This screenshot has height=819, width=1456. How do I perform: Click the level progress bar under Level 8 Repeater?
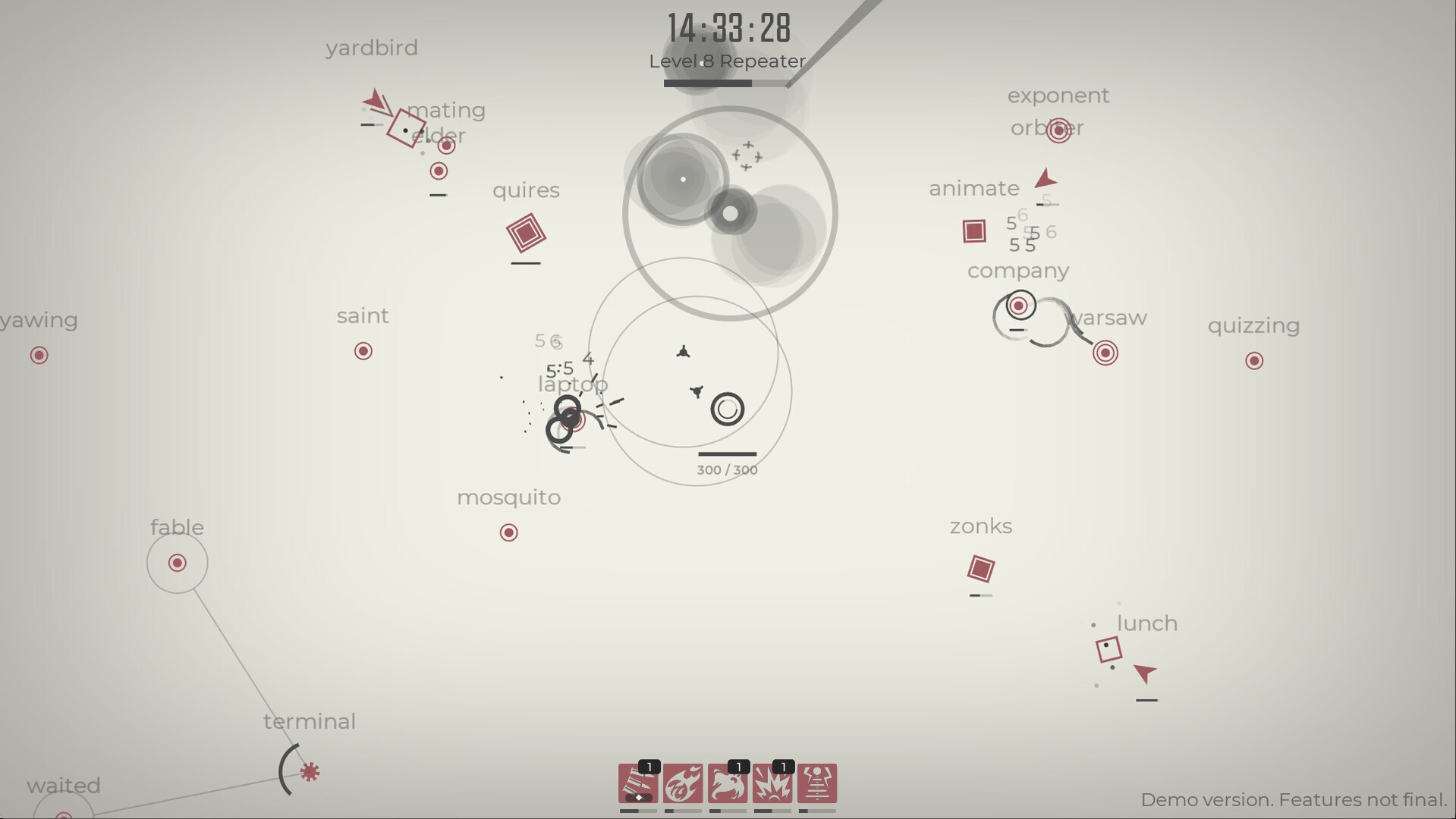tap(728, 83)
